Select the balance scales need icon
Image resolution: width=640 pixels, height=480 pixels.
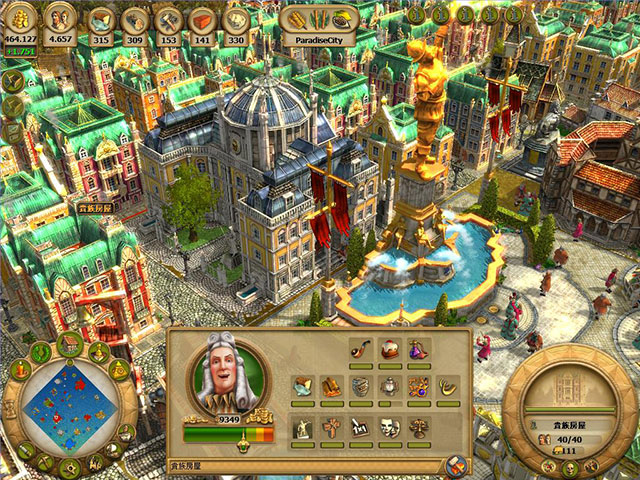pyautogui.click(x=419, y=426)
